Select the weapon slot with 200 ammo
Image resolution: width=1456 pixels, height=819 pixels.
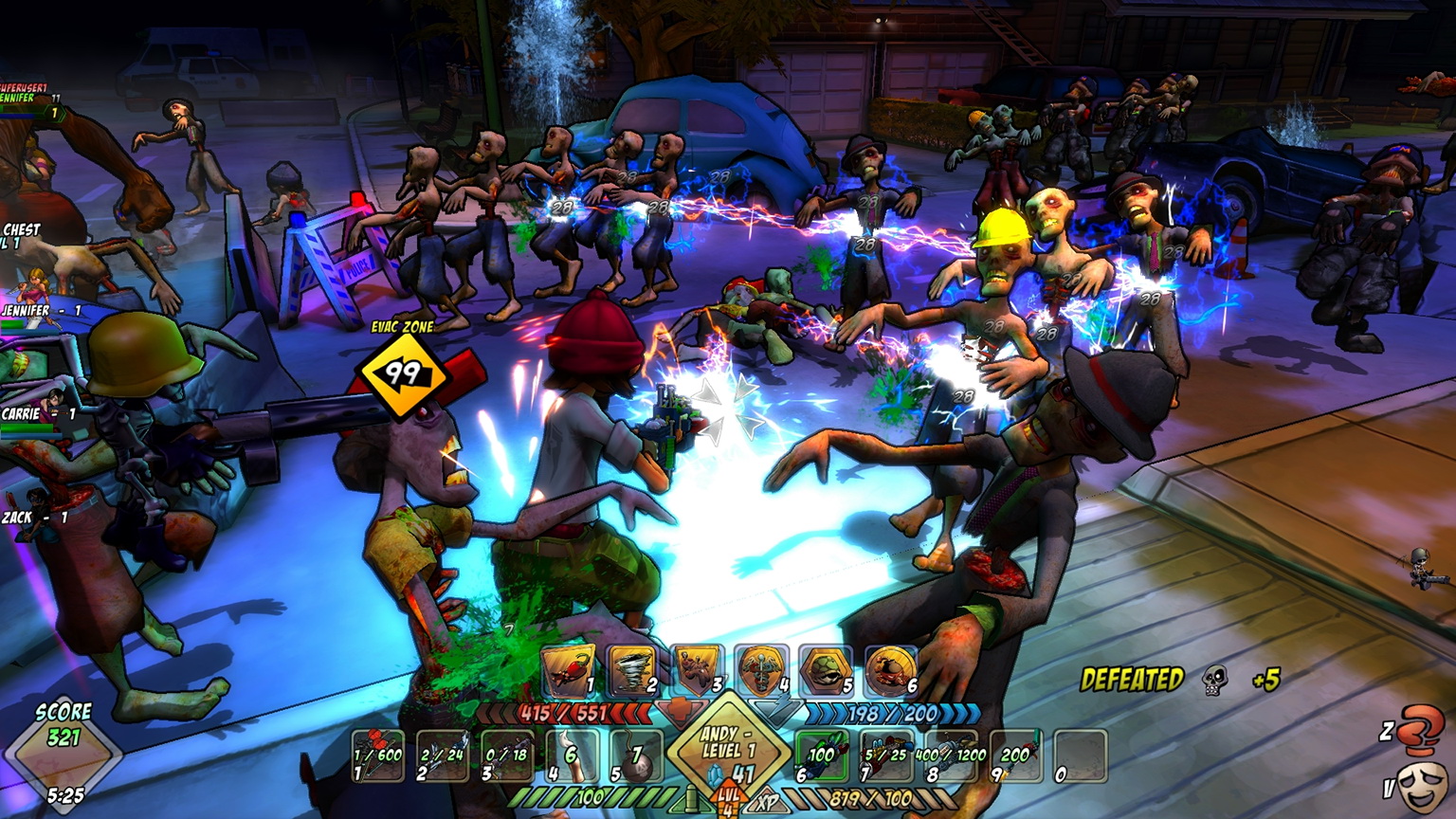[x=1015, y=755]
